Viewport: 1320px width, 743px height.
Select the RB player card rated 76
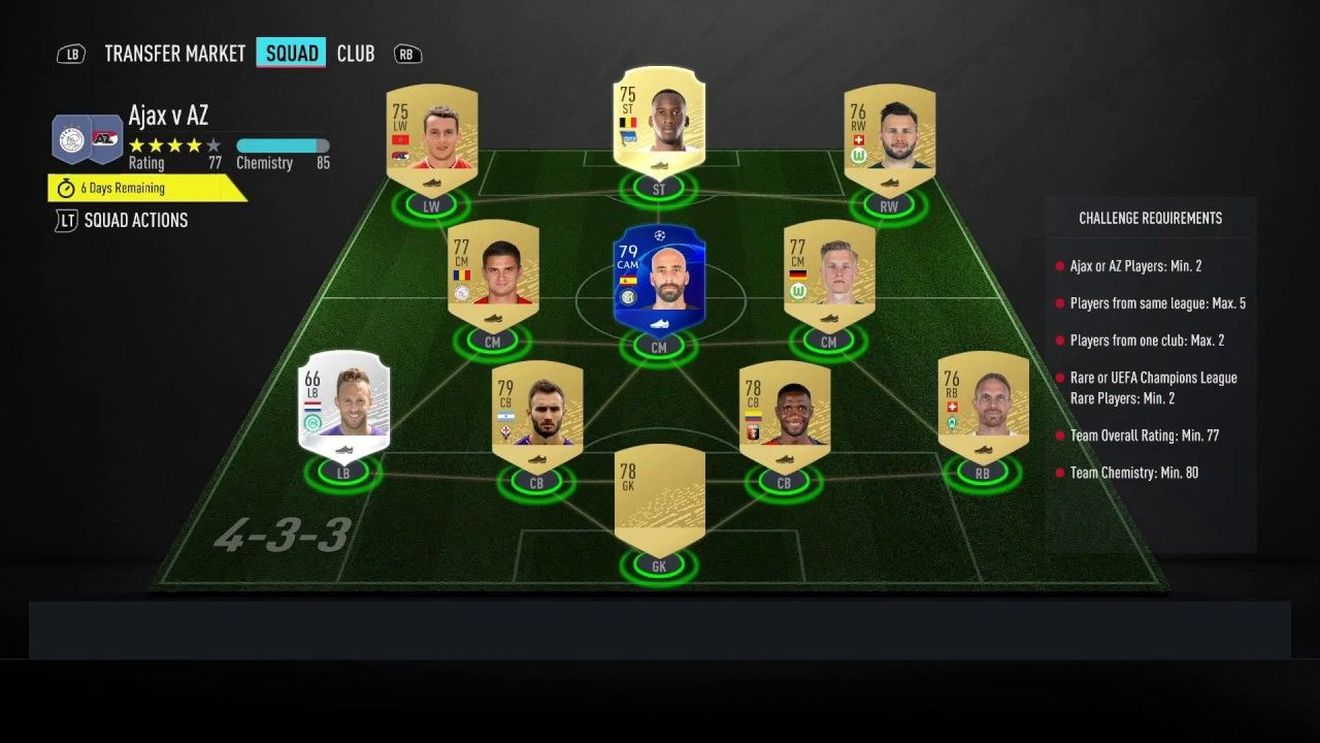pos(982,405)
